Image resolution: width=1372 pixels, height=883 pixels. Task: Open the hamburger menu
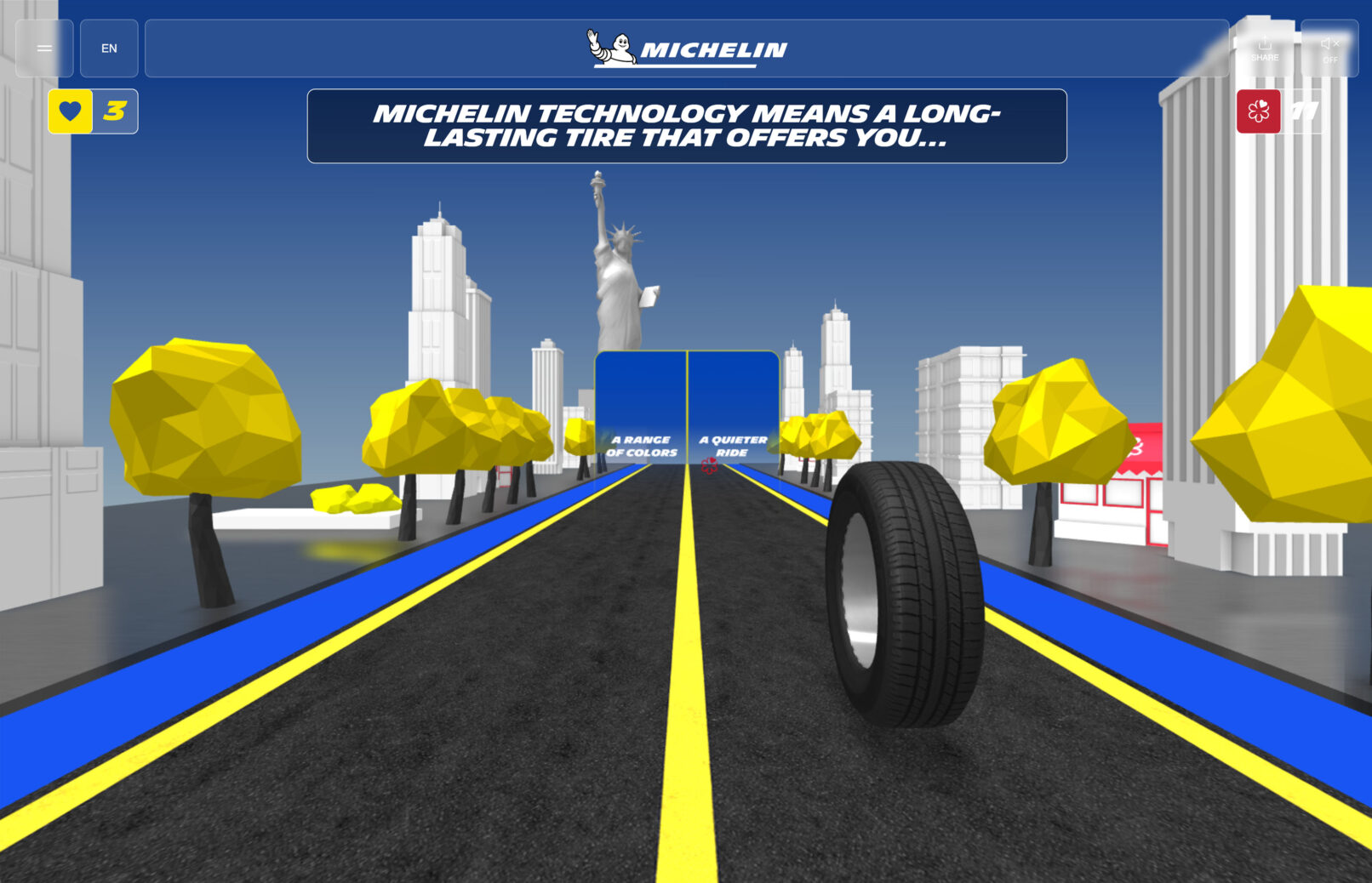point(44,48)
